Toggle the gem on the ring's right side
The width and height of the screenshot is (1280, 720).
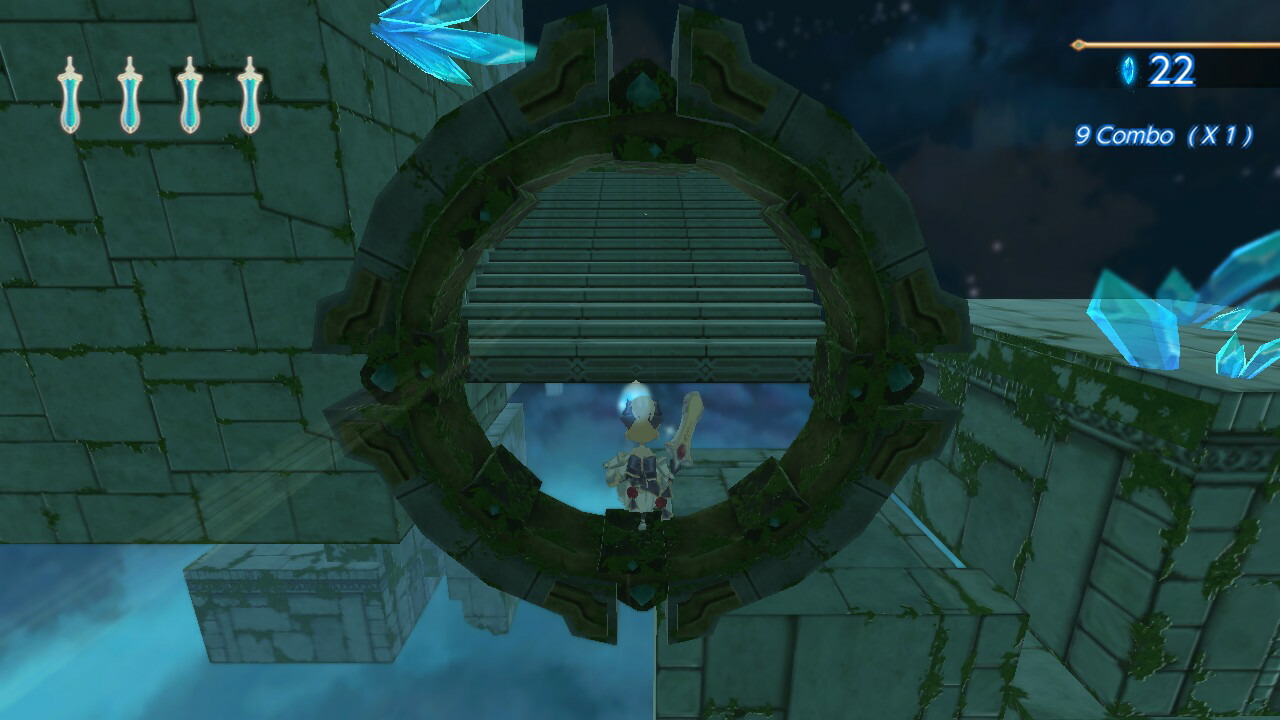[900, 380]
